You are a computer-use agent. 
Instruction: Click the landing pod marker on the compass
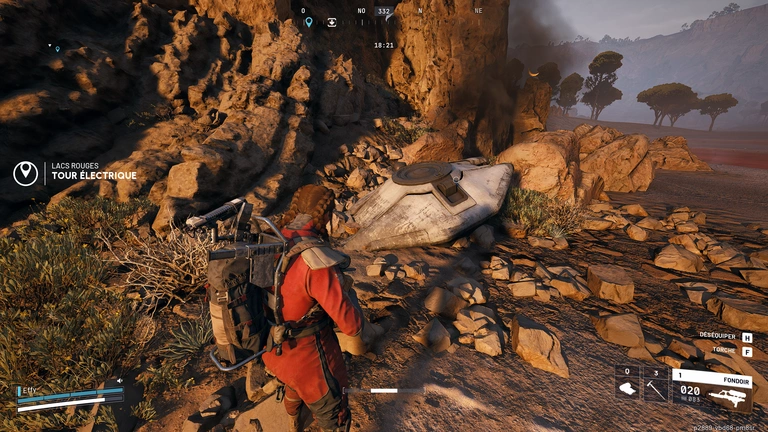click(x=332, y=22)
